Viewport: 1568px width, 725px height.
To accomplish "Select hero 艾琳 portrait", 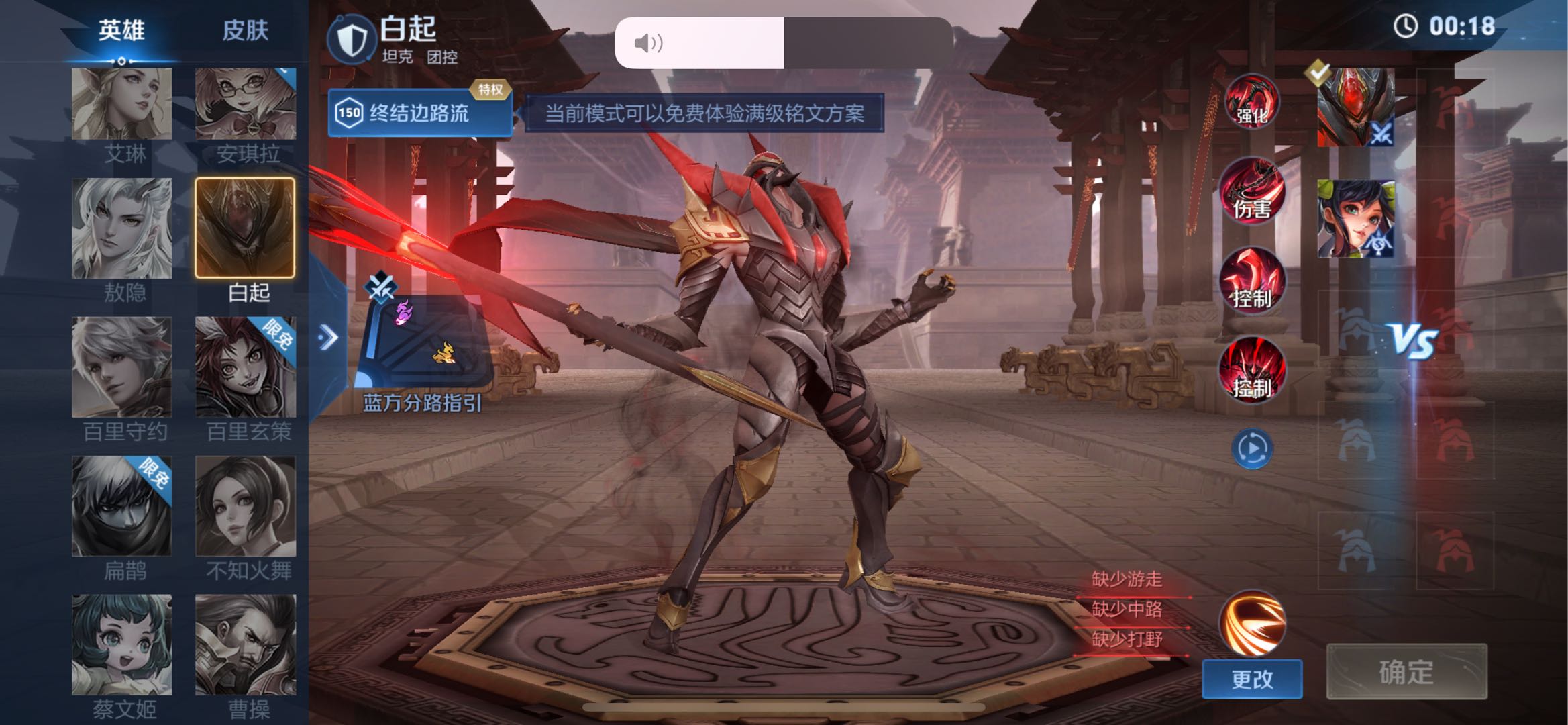I will point(121,104).
